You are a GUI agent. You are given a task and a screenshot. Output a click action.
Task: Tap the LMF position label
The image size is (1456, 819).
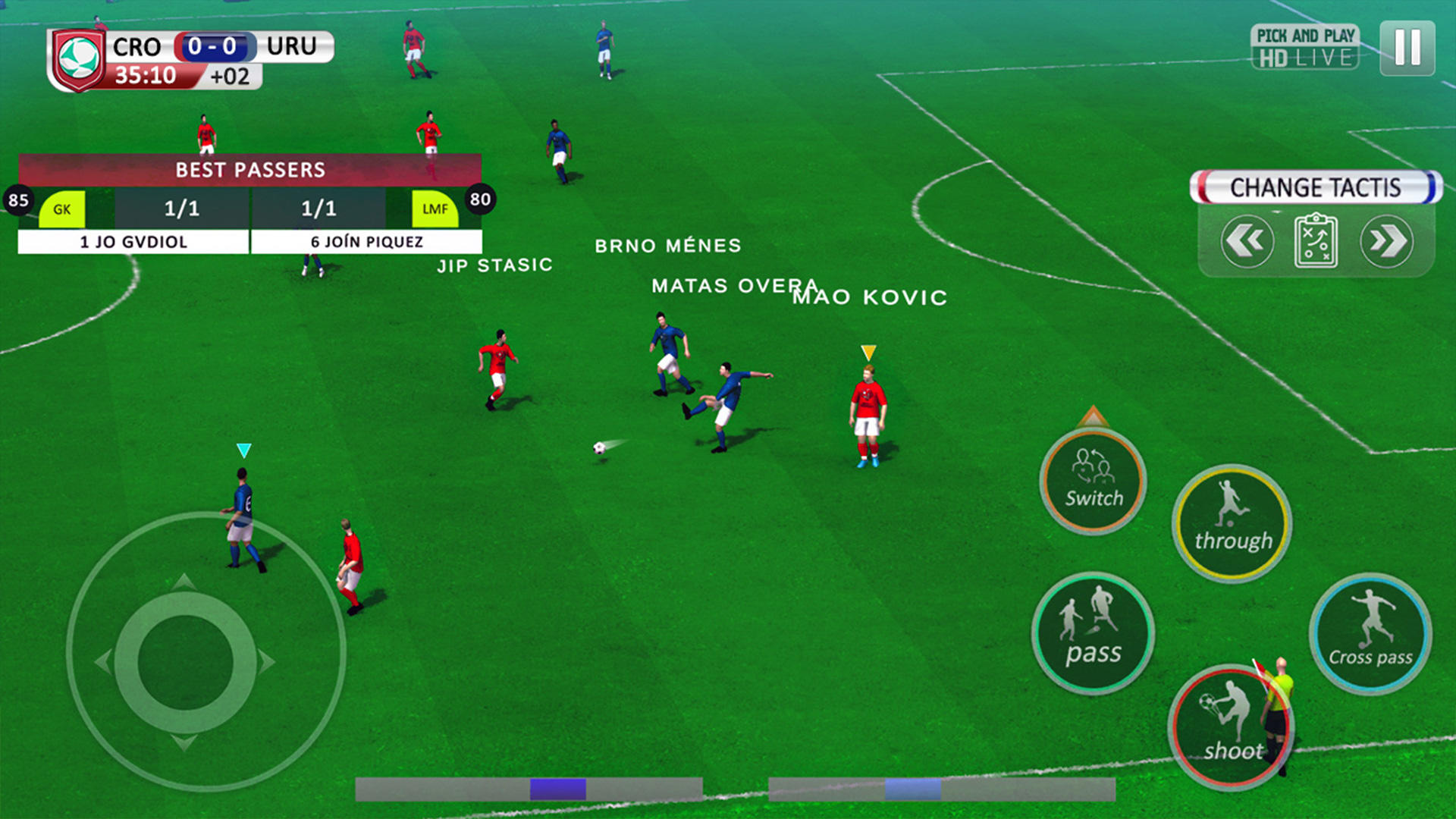click(x=435, y=207)
